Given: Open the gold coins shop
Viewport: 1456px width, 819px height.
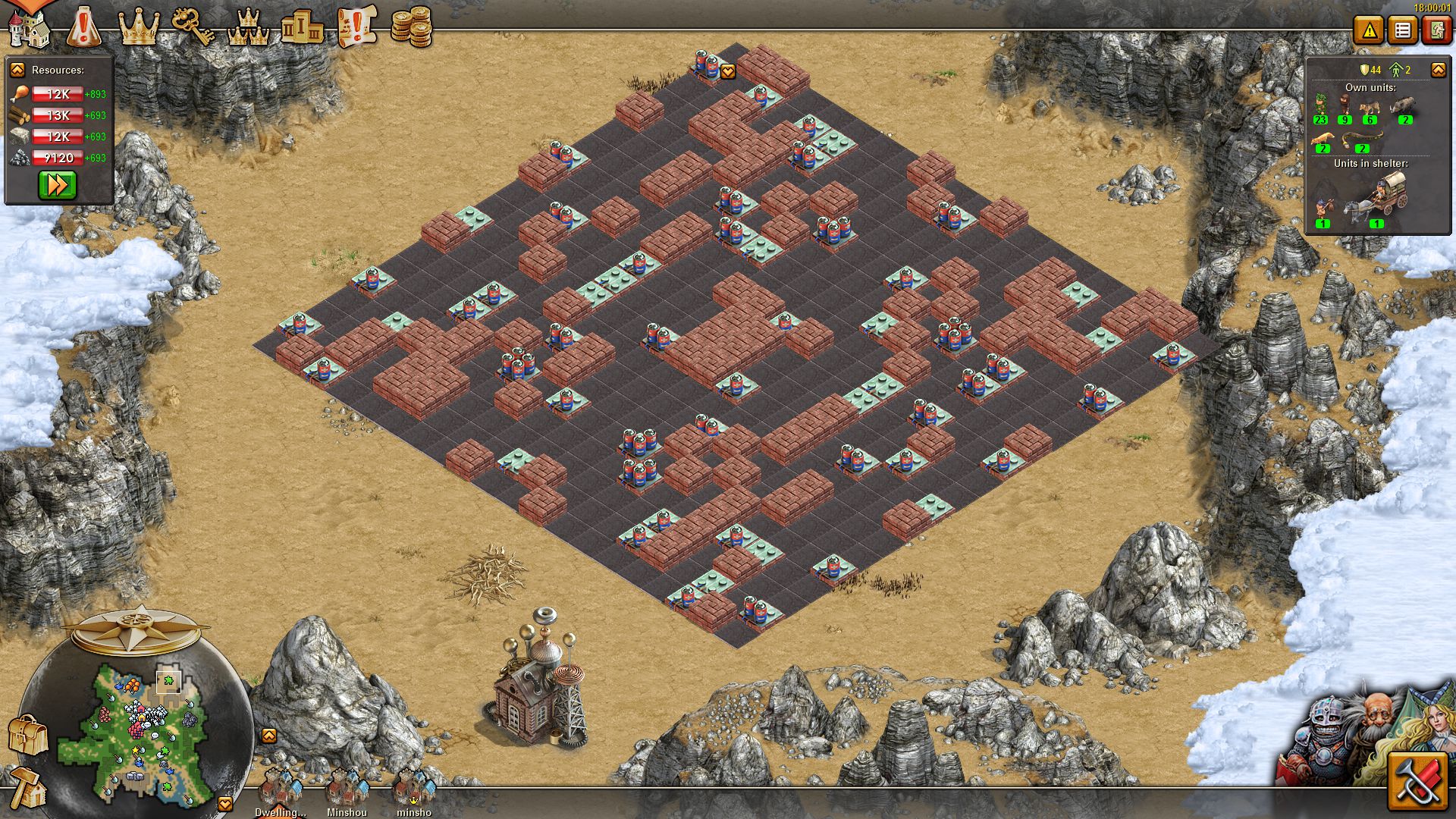Looking at the screenshot, I should point(411,27).
